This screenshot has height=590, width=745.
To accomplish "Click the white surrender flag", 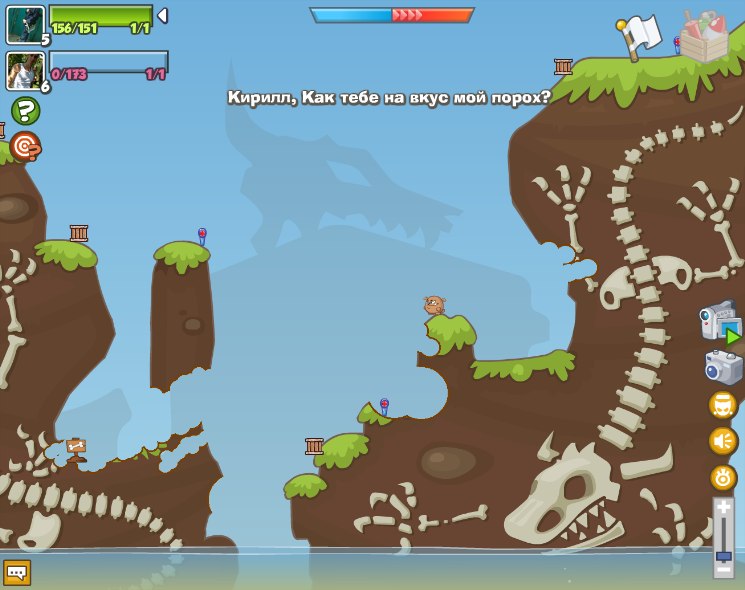I will pos(638,36).
